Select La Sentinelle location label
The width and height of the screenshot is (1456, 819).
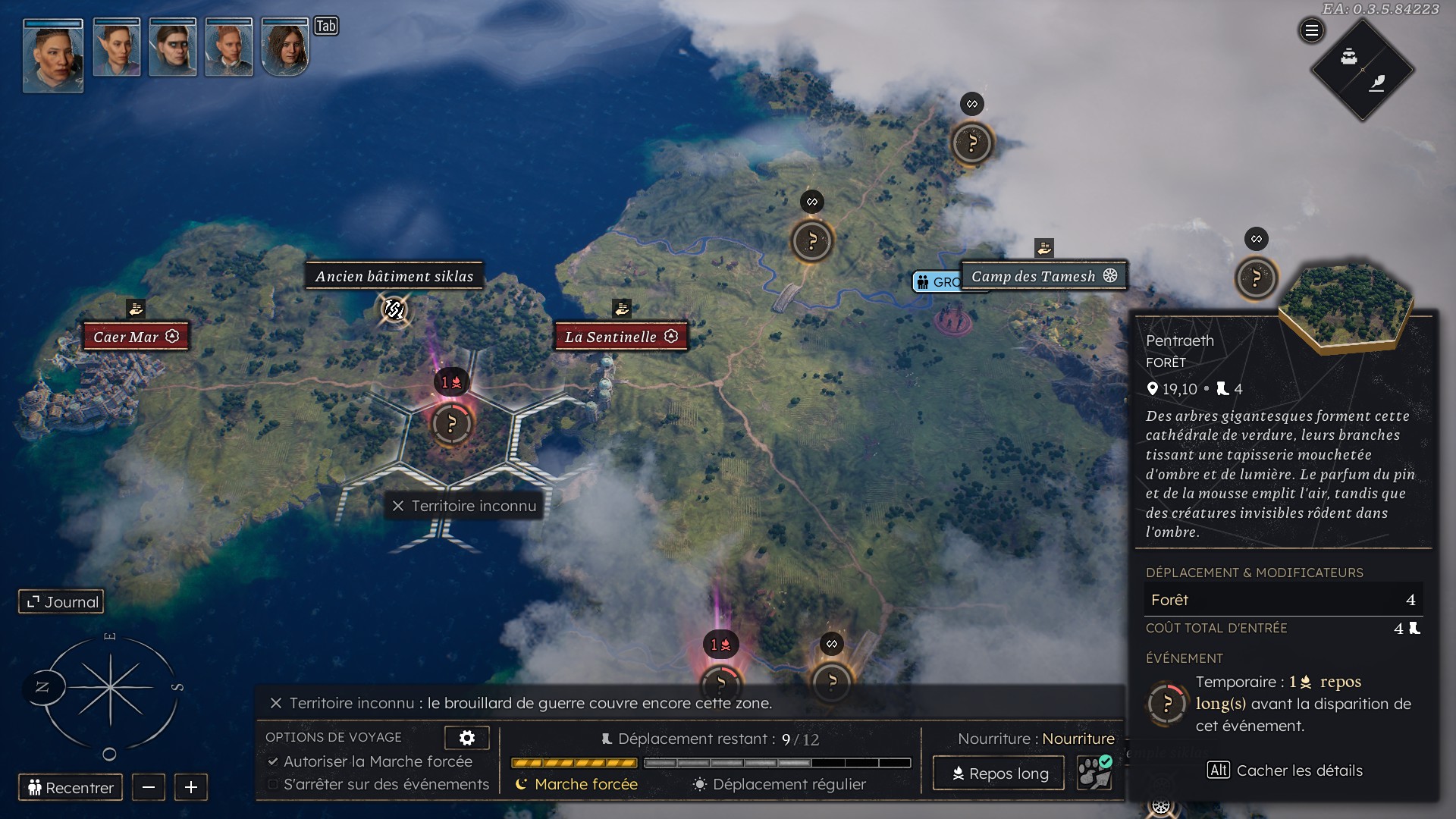620,337
